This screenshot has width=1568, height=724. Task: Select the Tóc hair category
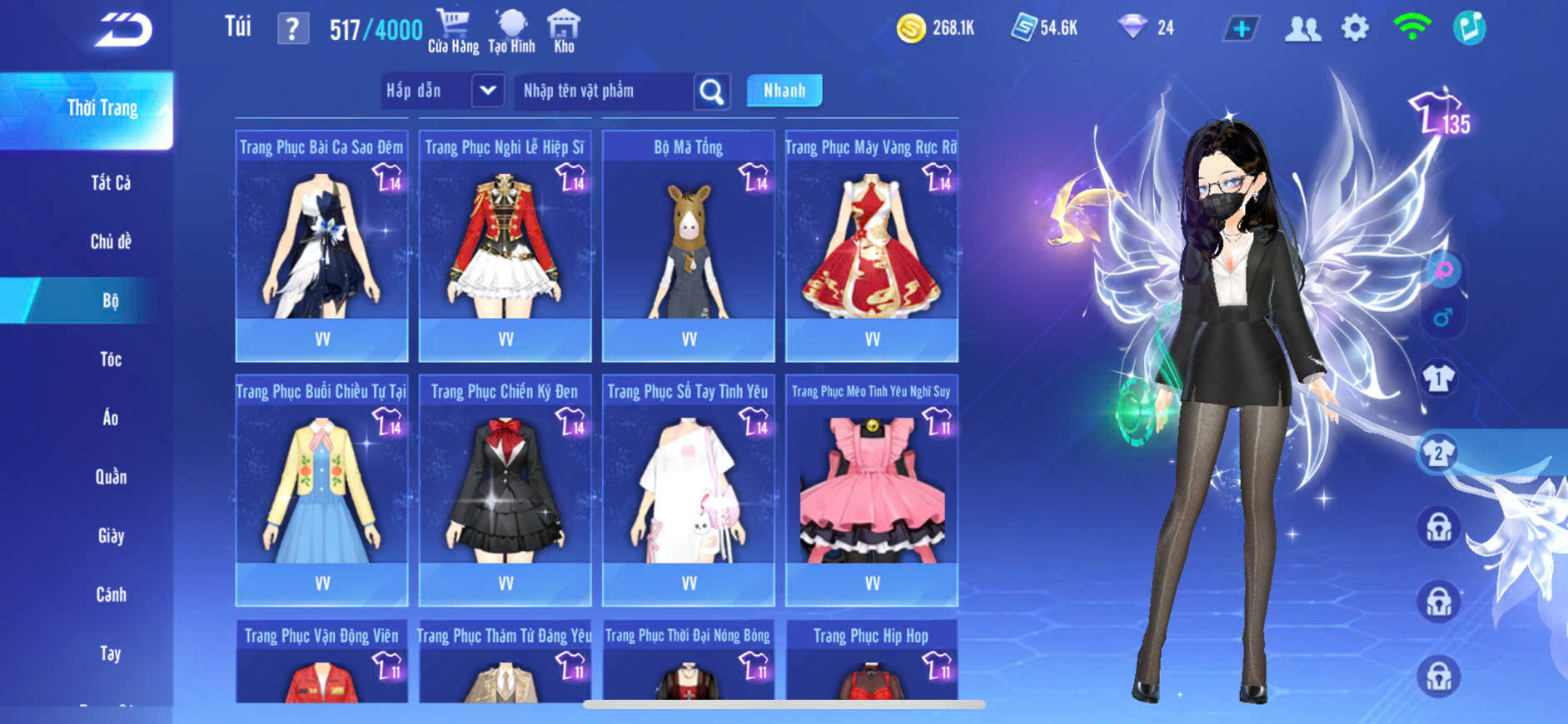(x=111, y=360)
